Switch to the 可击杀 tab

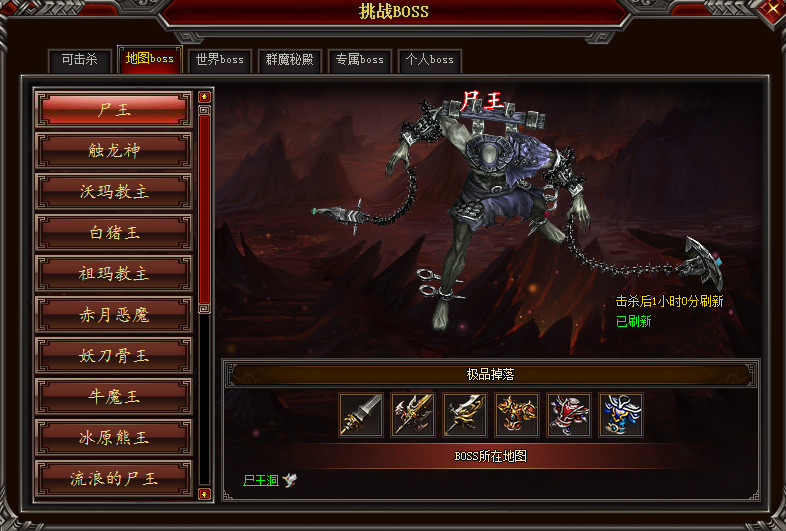pos(79,59)
